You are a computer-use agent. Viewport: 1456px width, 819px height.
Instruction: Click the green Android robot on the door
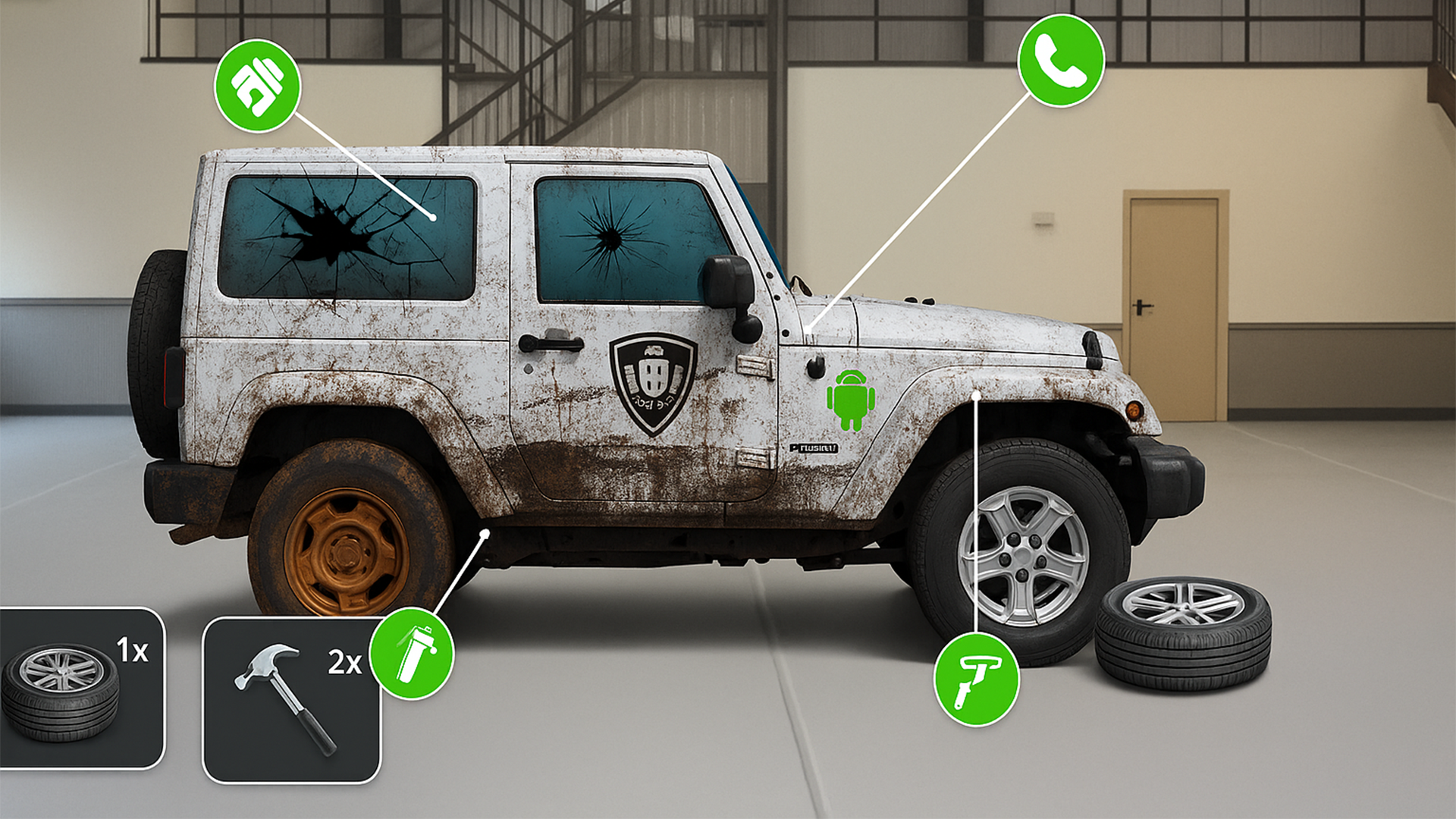pos(852,402)
